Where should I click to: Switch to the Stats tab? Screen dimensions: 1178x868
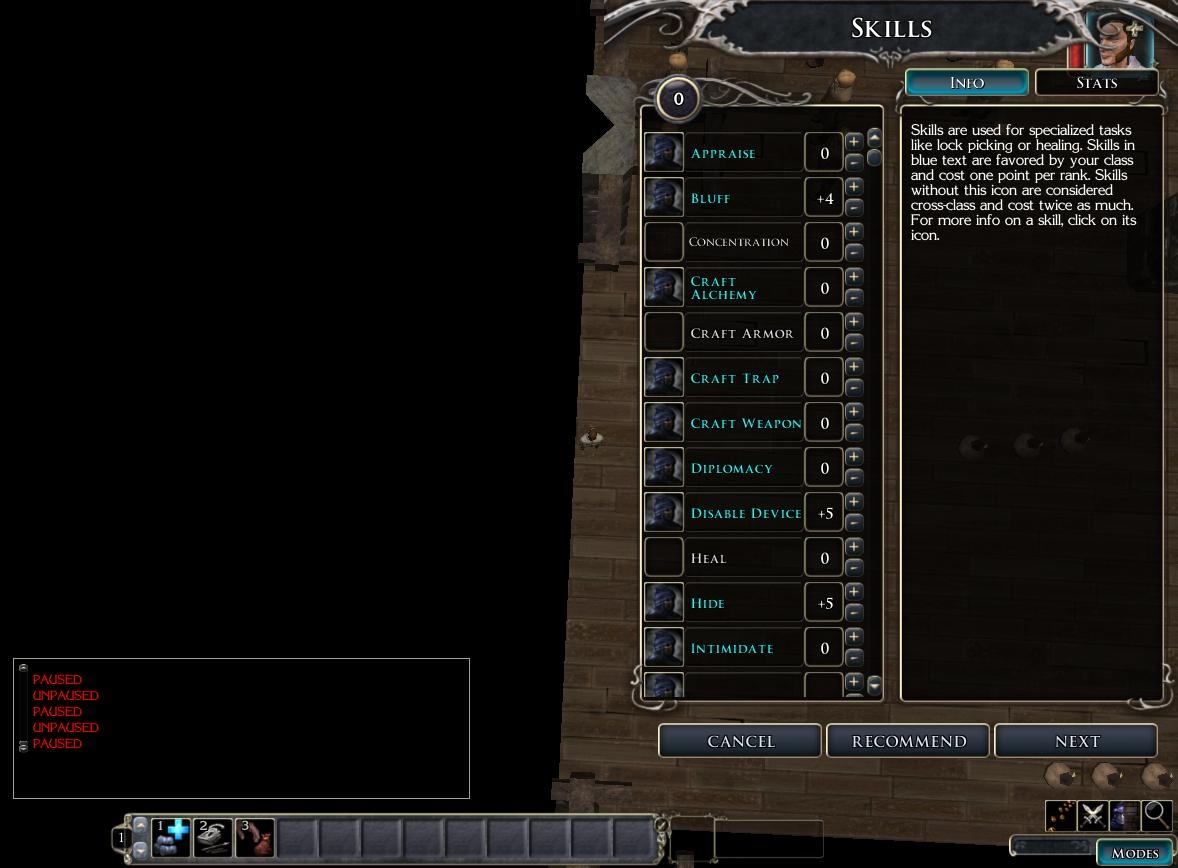pyautogui.click(x=1096, y=82)
